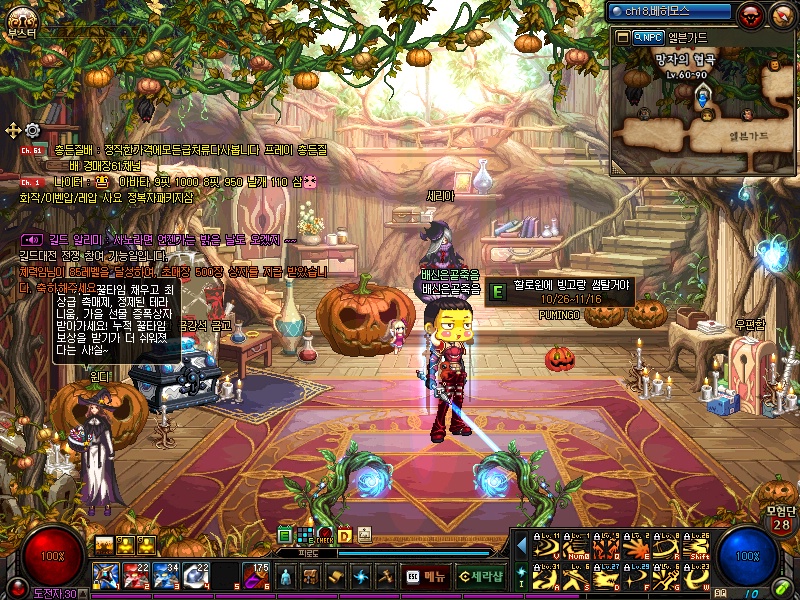Screen dimensions: 800x600
Task: Click the purple megaphone guild notice icon
Action: click(33, 240)
